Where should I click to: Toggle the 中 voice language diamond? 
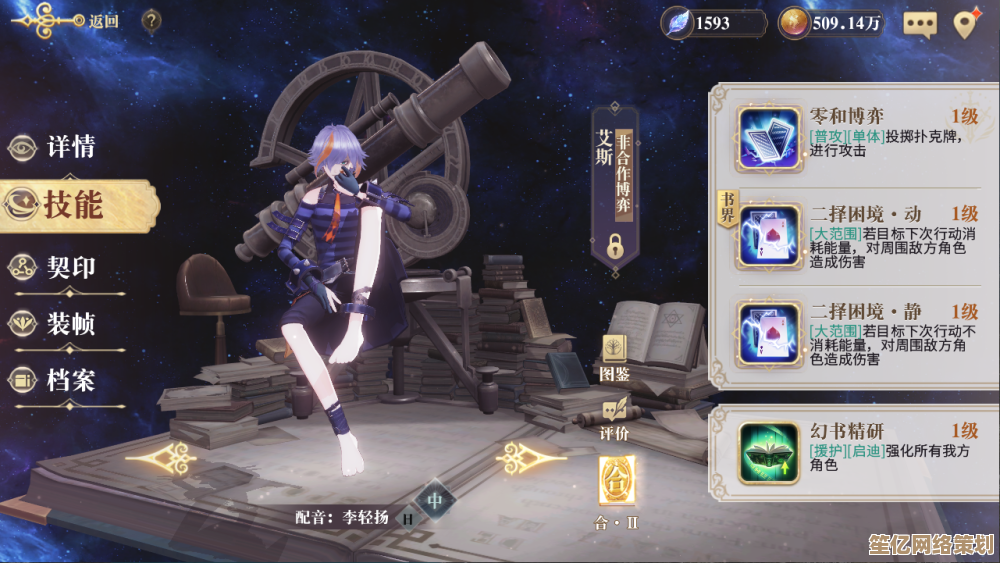[x=435, y=501]
